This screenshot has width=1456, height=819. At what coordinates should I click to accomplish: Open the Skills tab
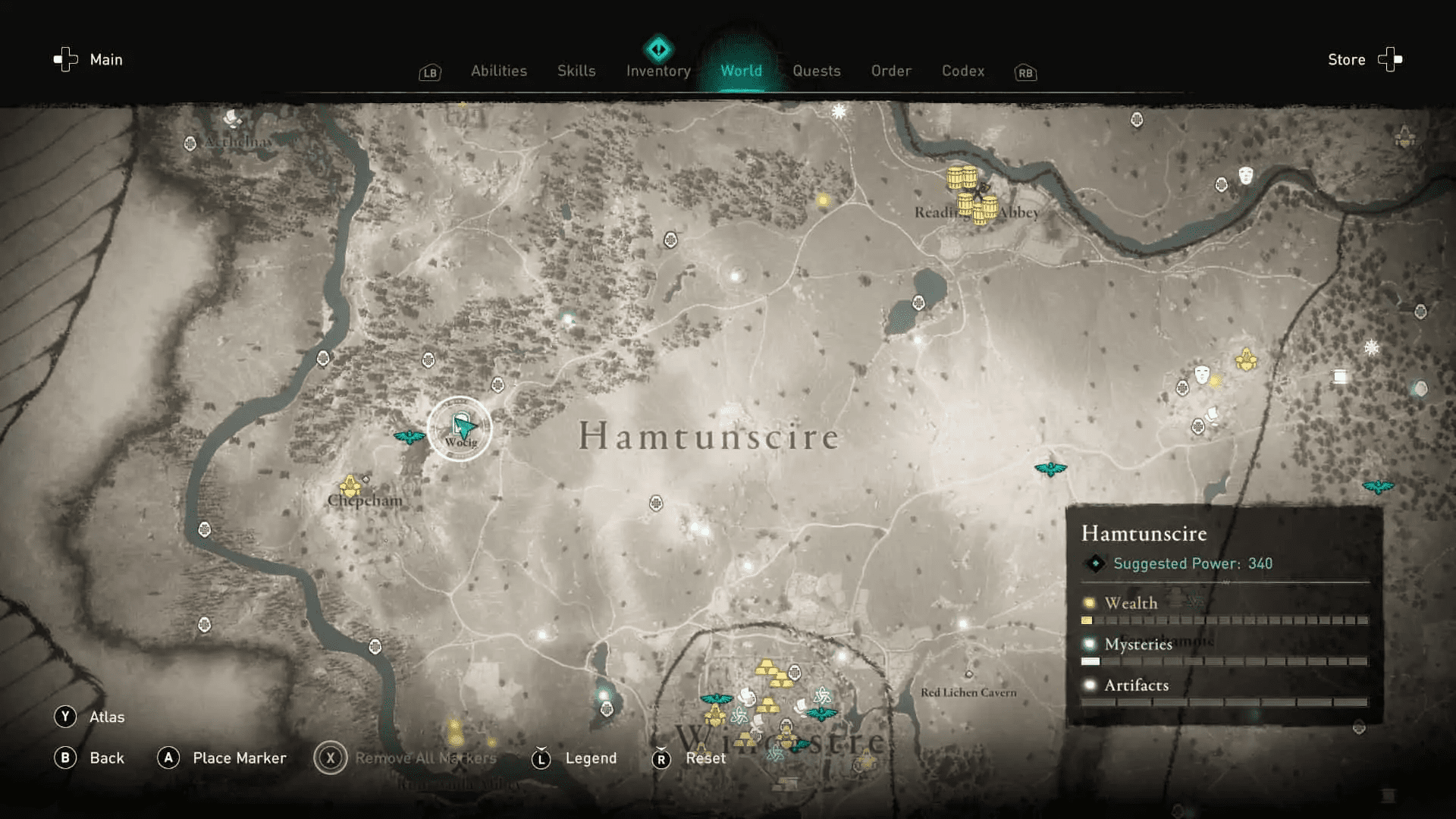[576, 71]
